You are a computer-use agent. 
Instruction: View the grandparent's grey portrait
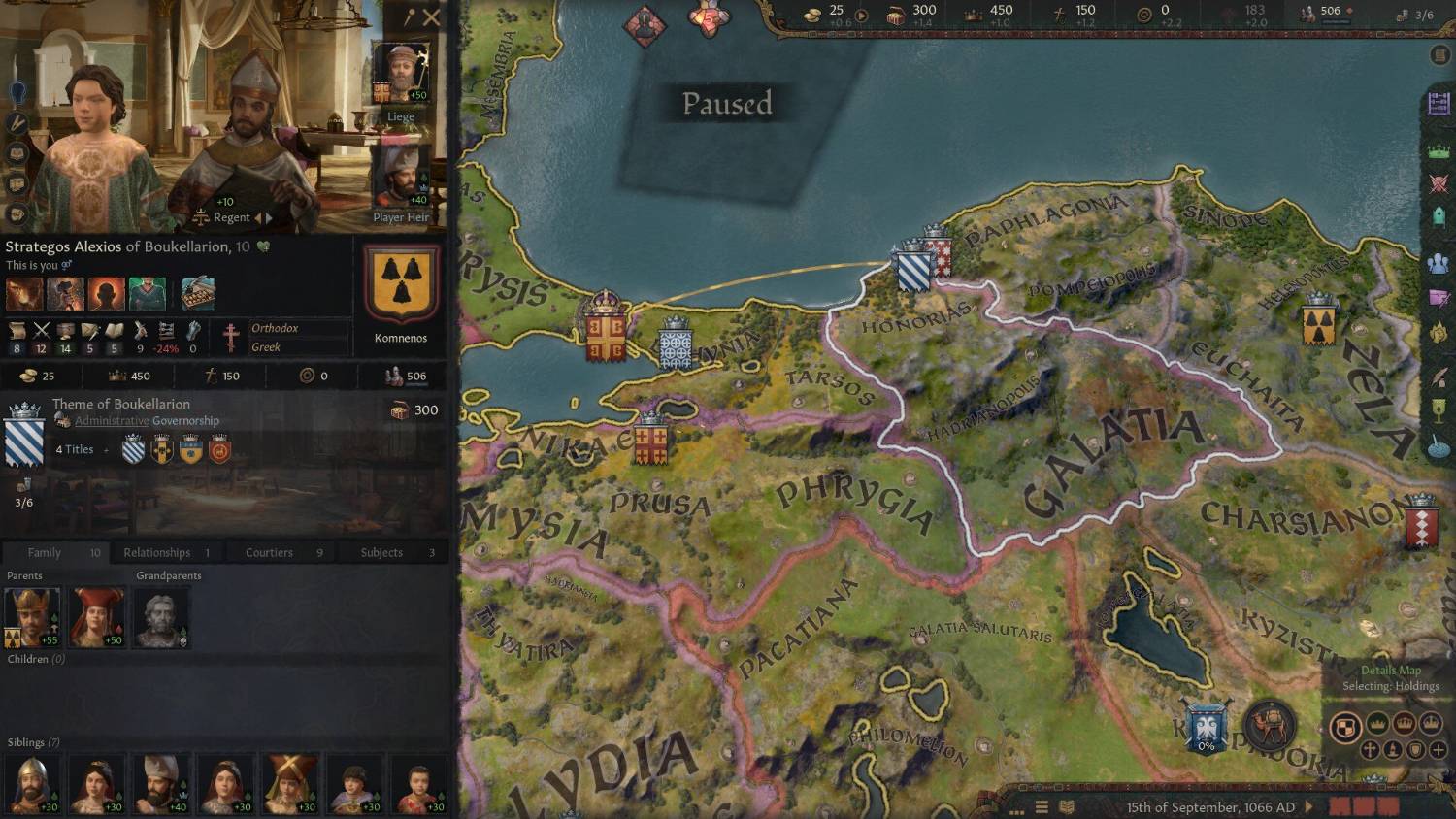[x=160, y=617]
